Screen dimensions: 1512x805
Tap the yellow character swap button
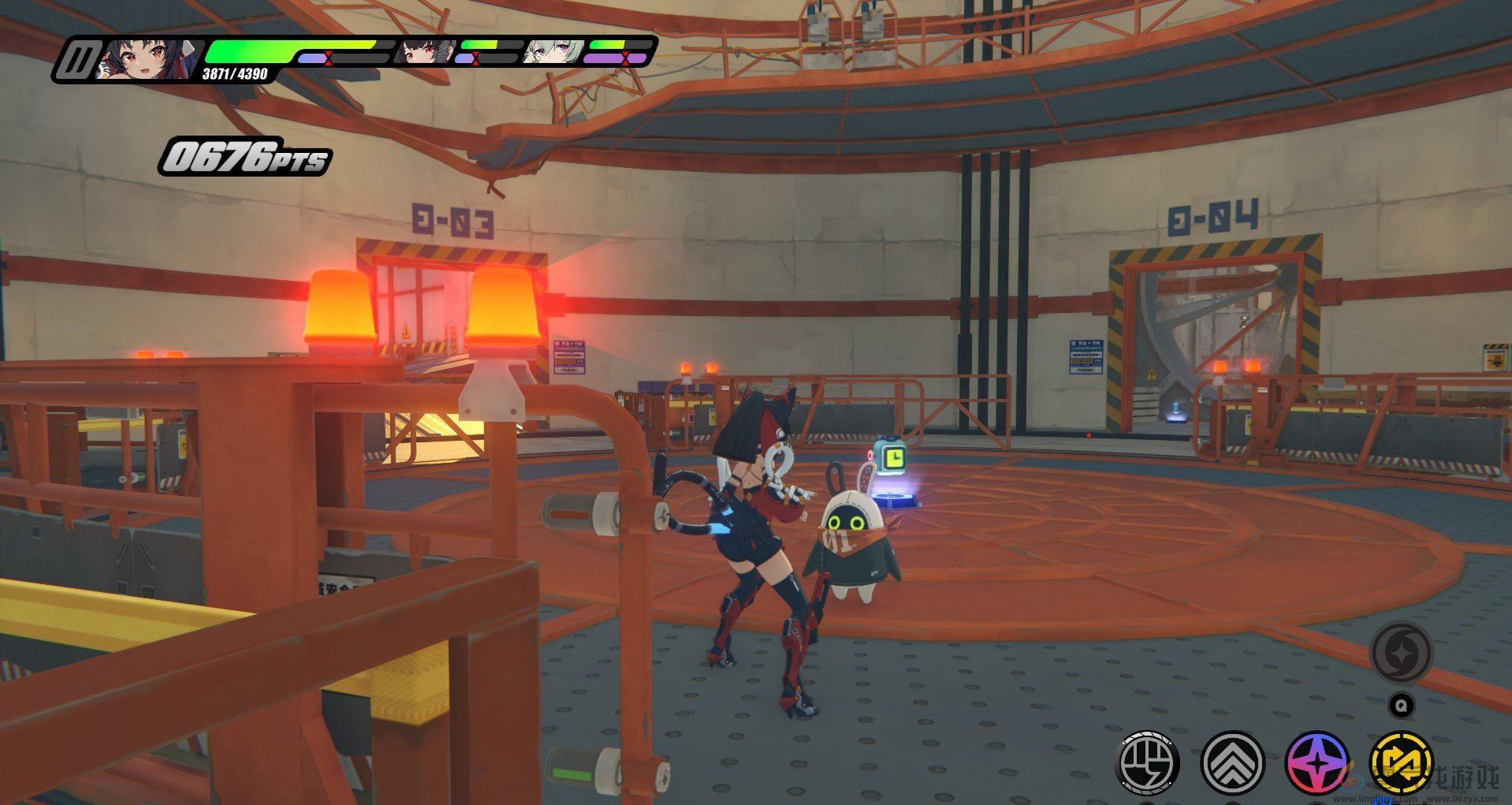(x=1401, y=762)
